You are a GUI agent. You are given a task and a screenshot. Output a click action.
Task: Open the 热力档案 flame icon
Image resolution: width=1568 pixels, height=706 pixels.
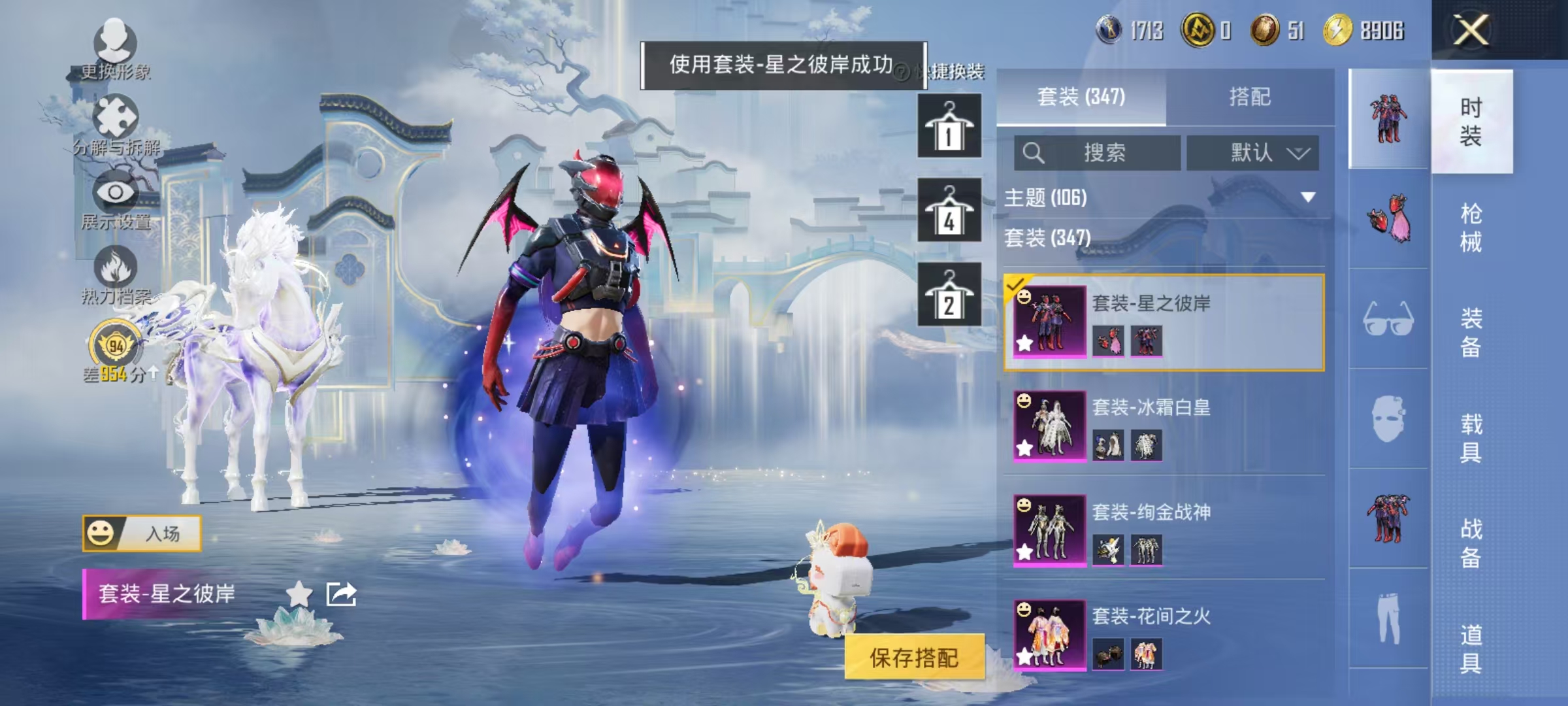pos(116,267)
